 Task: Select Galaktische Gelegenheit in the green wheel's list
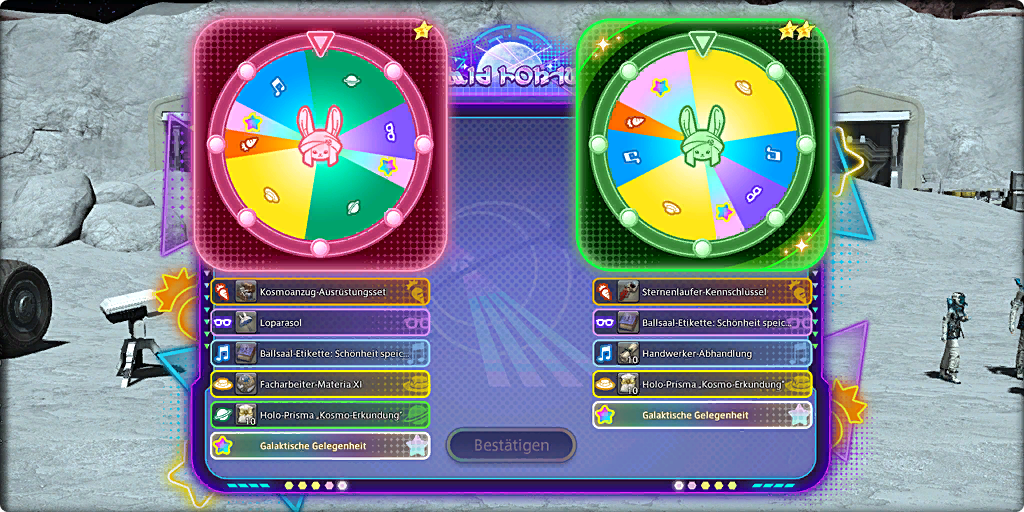(x=702, y=416)
